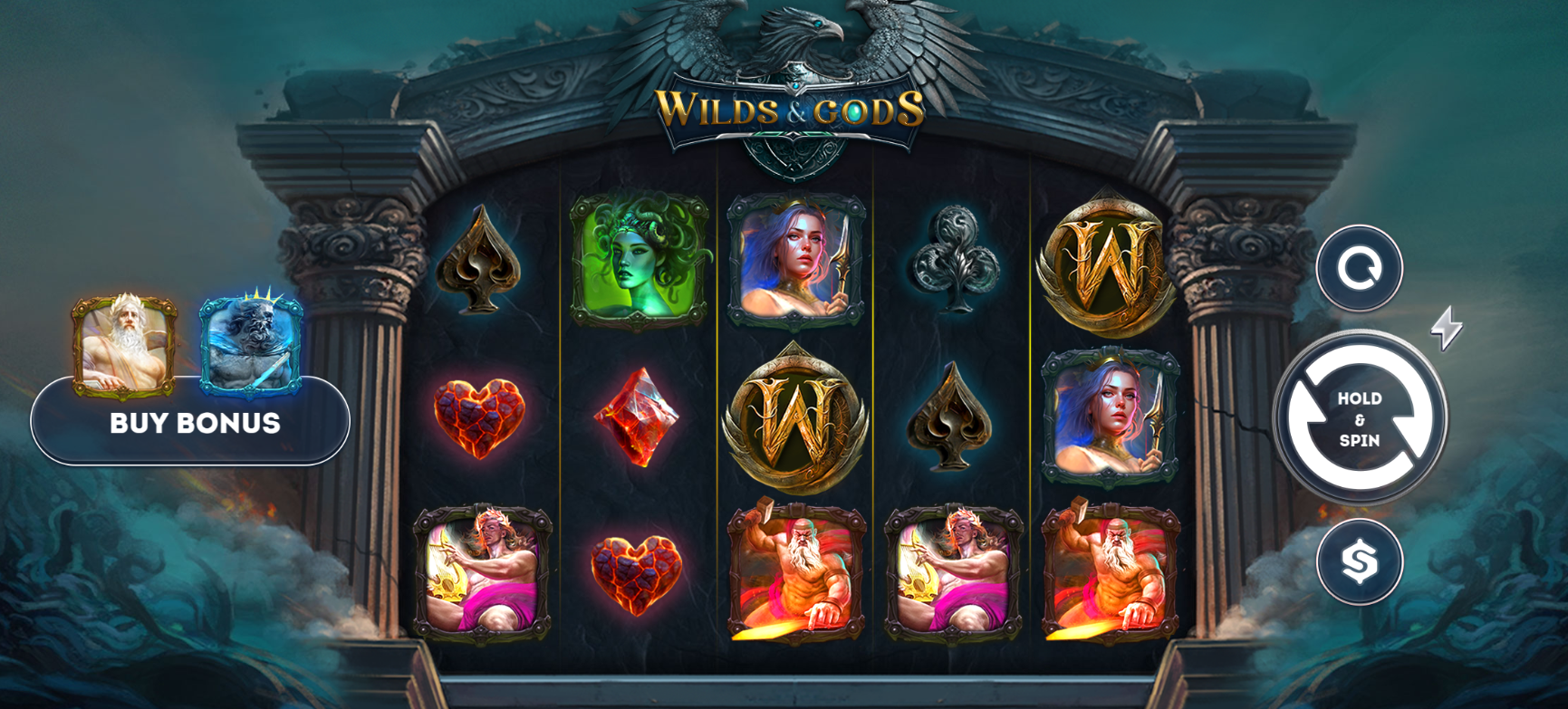Click the circular replay icon top right
The height and width of the screenshot is (709, 1568).
coord(1358,269)
